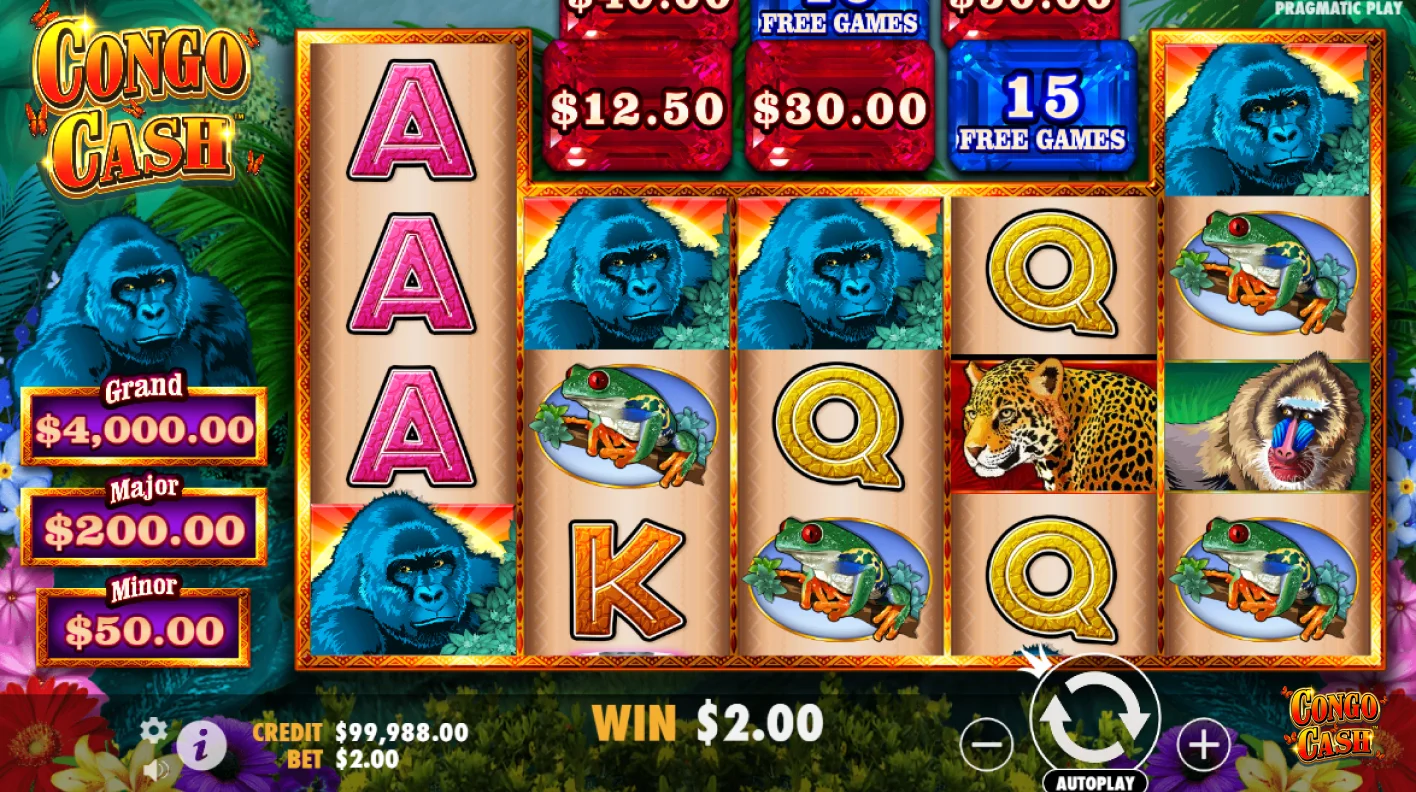The width and height of the screenshot is (1416, 792).
Task: Click the jaguar symbol
Action: tap(1052, 425)
